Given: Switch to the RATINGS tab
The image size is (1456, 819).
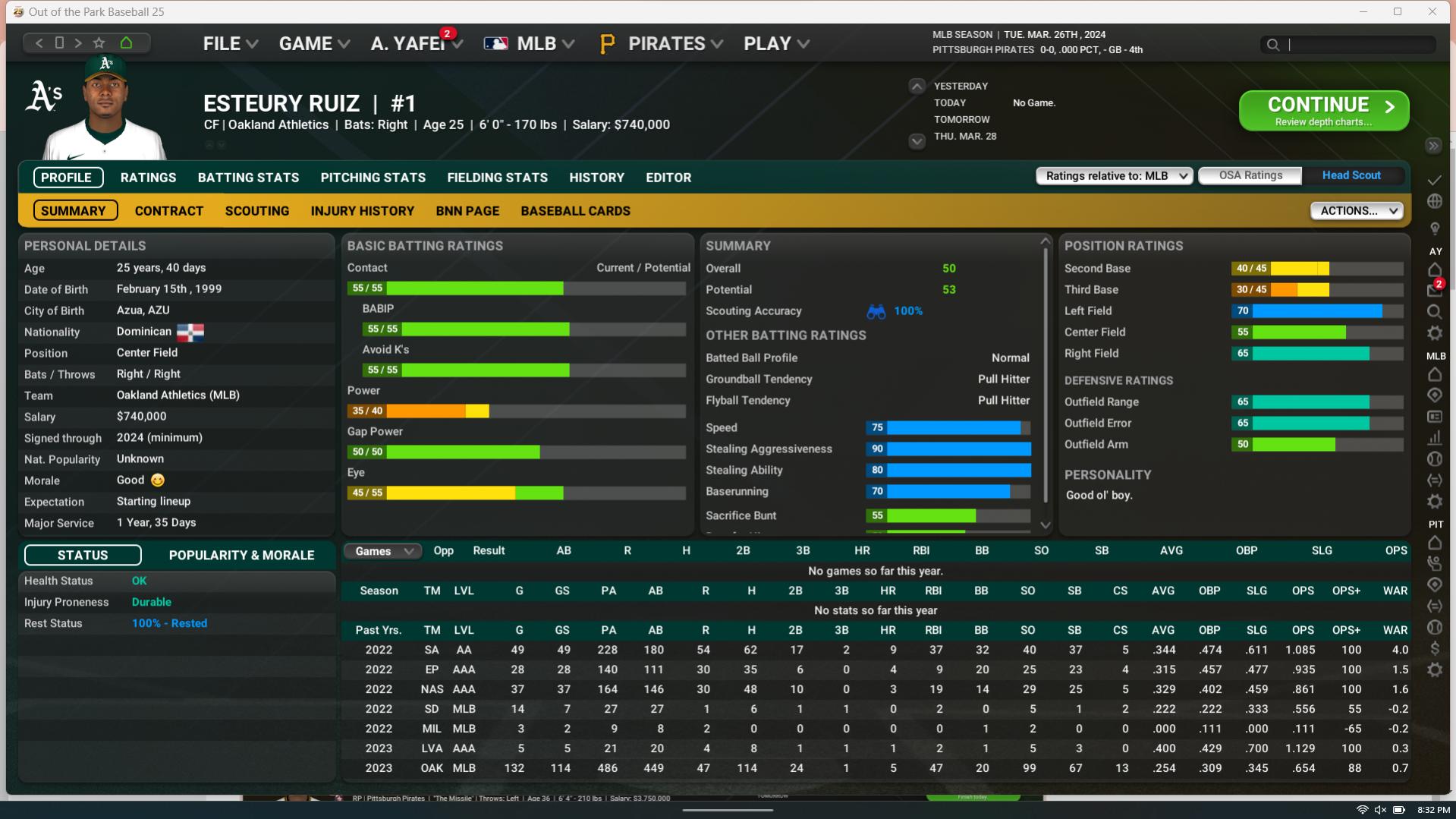Looking at the screenshot, I should (148, 178).
